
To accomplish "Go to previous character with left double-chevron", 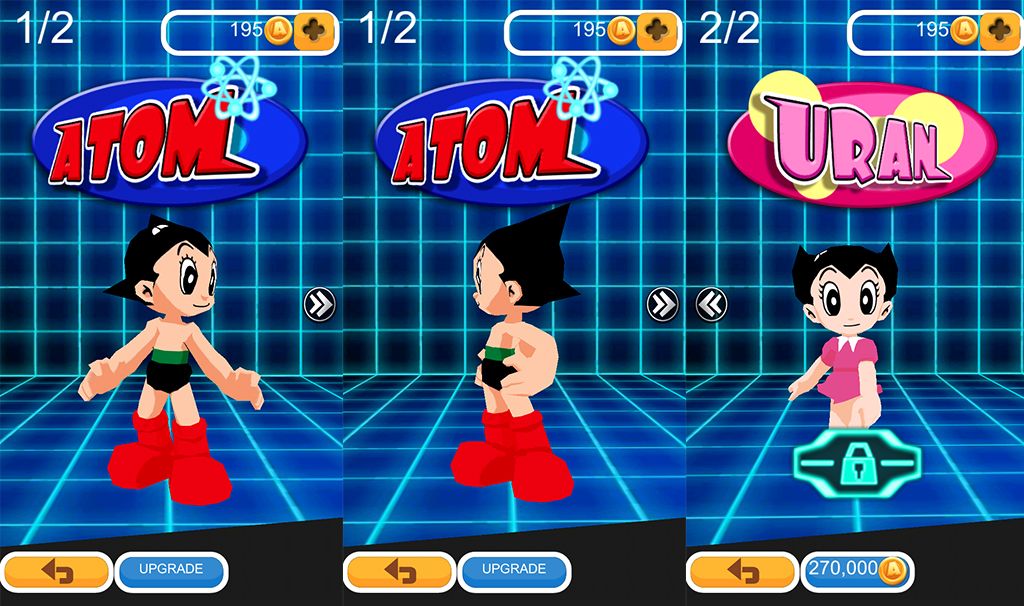I will 711,302.
